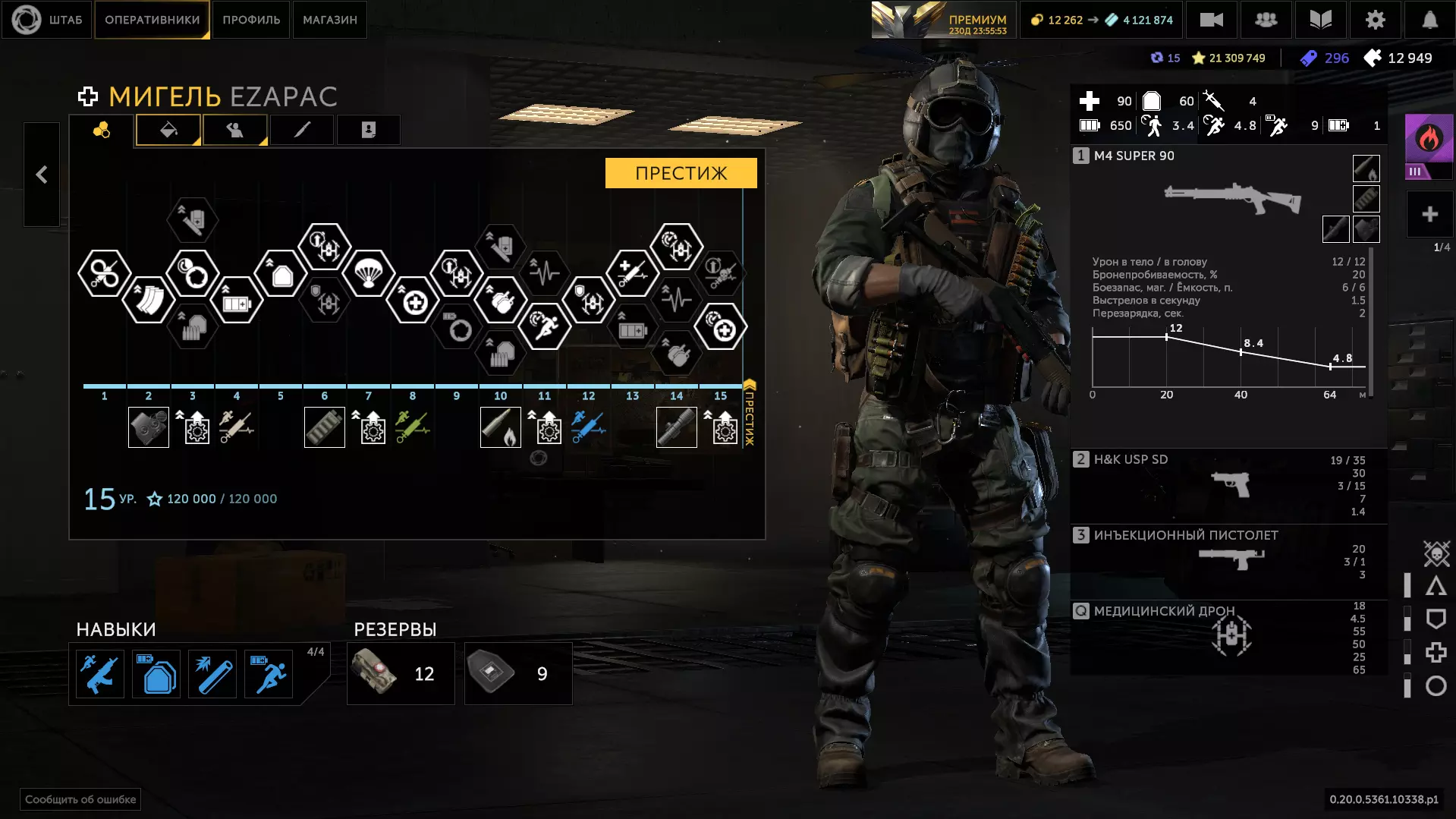The height and width of the screenshot is (819, 1456).
Task: Show notifications via the bell icon
Action: (x=1429, y=20)
